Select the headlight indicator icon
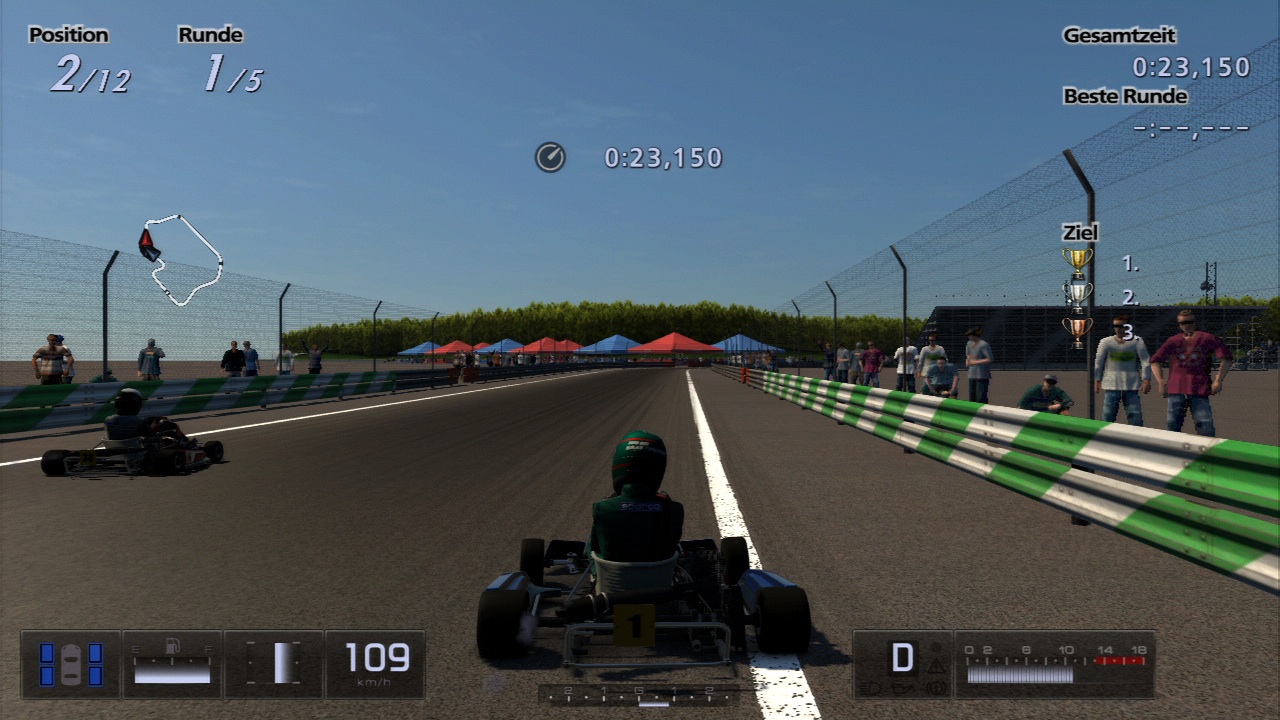This screenshot has height=720, width=1280. click(873, 687)
